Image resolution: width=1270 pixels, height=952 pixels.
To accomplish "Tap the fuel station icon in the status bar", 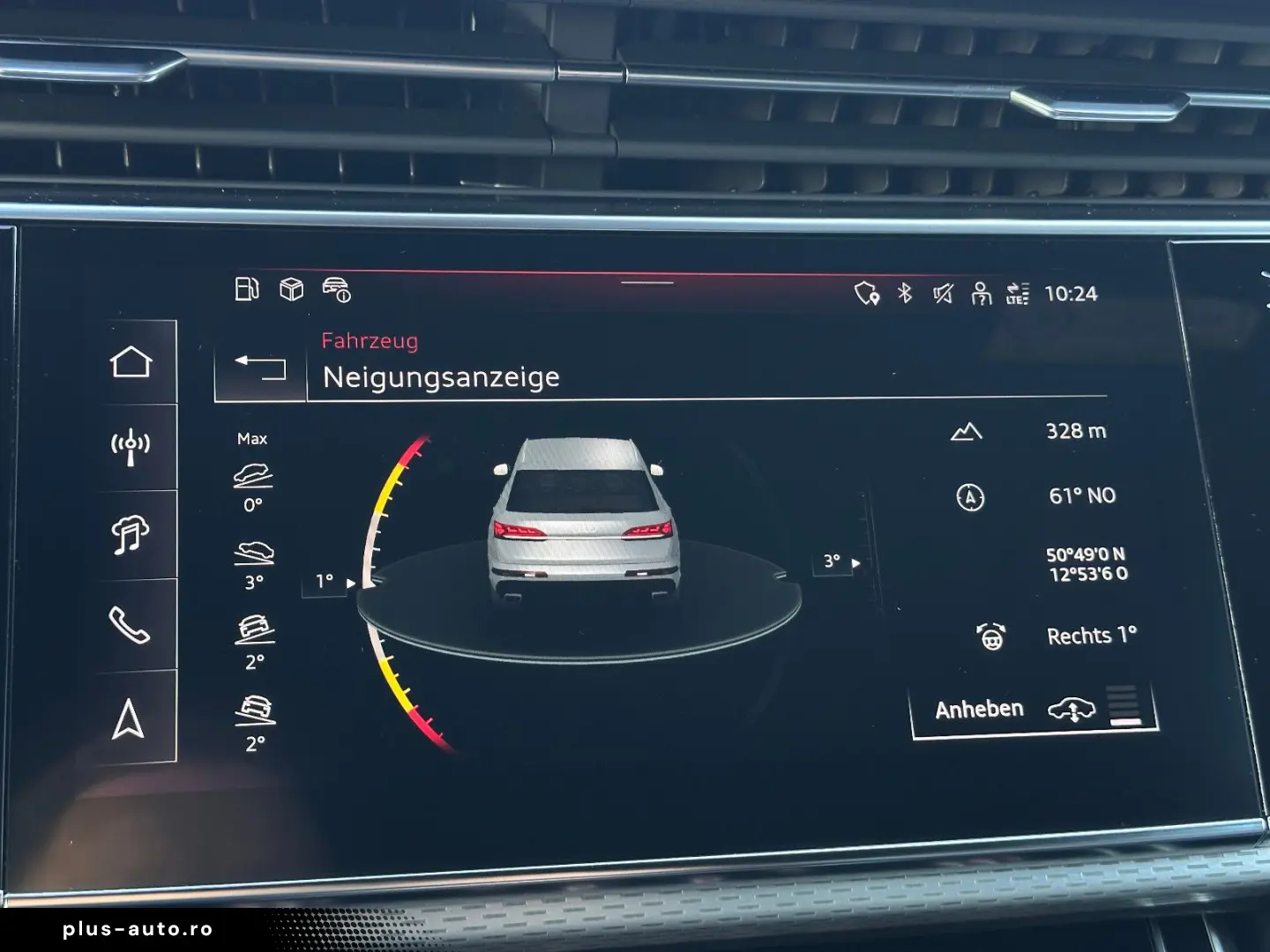I will click(x=247, y=288).
